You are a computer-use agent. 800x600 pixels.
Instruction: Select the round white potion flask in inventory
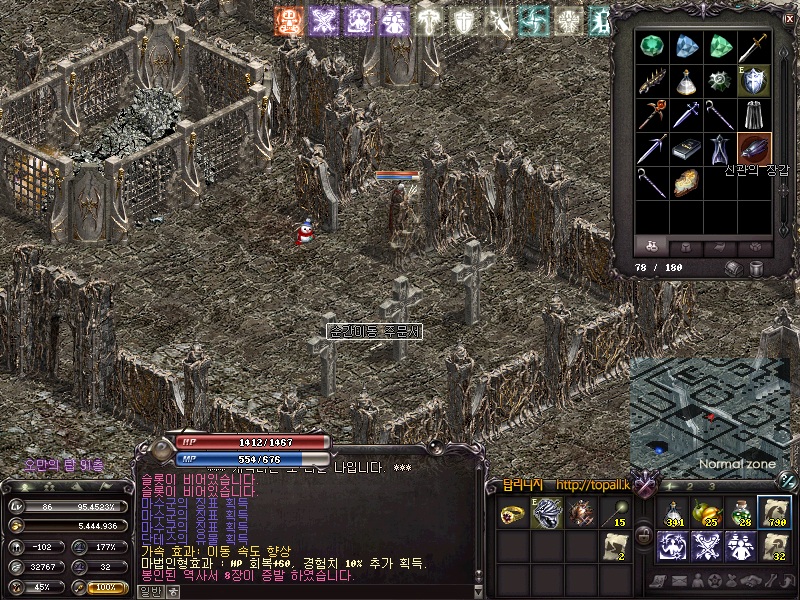click(x=687, y=81)
